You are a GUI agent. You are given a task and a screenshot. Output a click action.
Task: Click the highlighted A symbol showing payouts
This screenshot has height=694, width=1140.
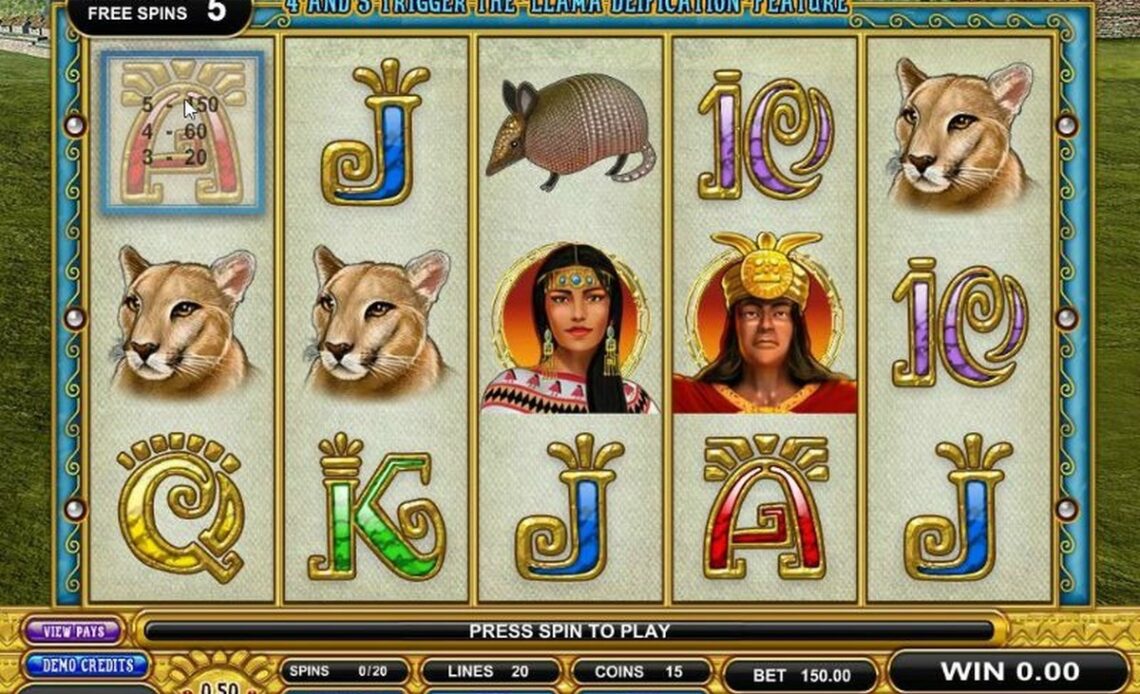(x=182, y=131)
